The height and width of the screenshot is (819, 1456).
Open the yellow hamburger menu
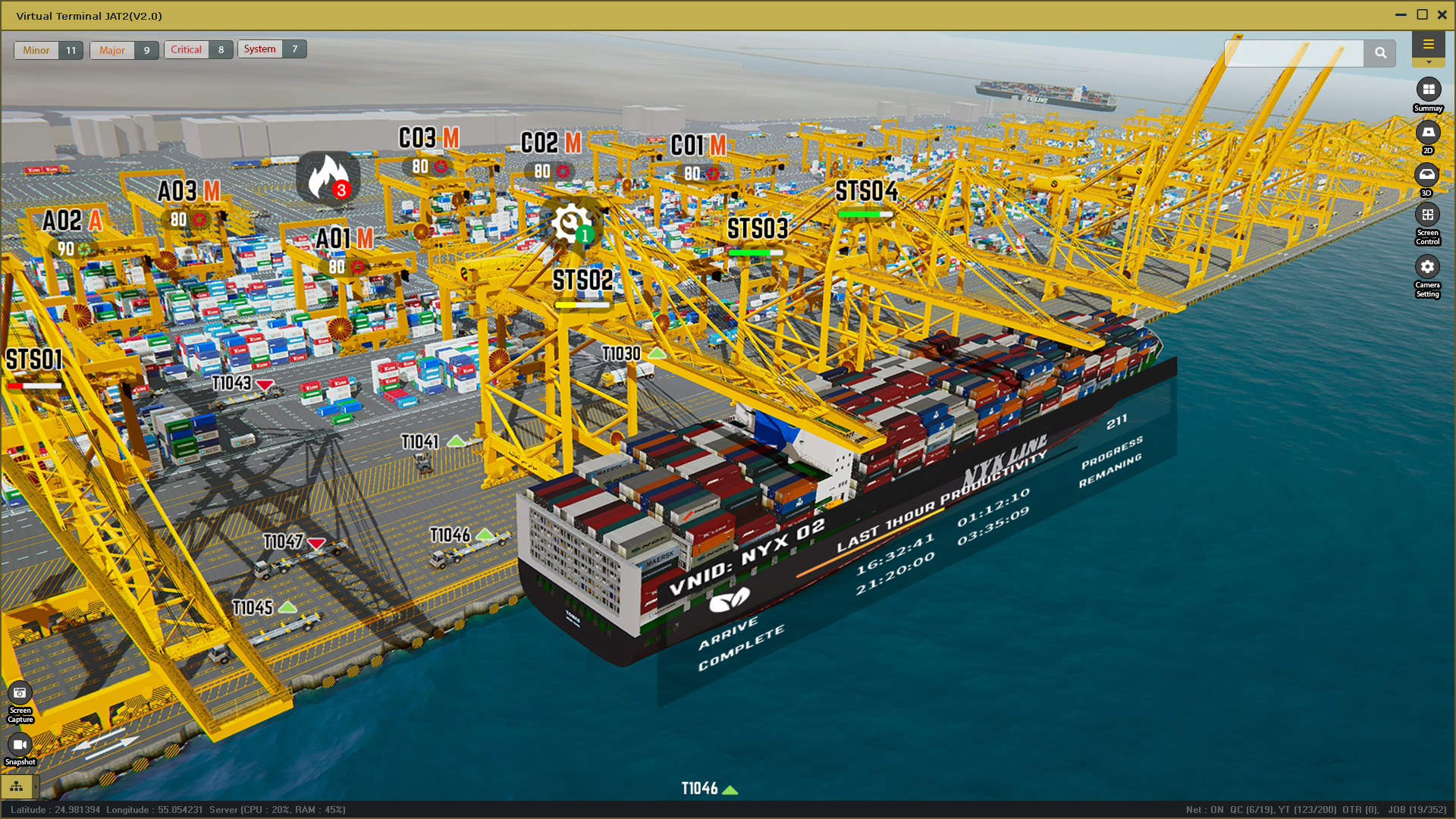tap(1428, 44)
